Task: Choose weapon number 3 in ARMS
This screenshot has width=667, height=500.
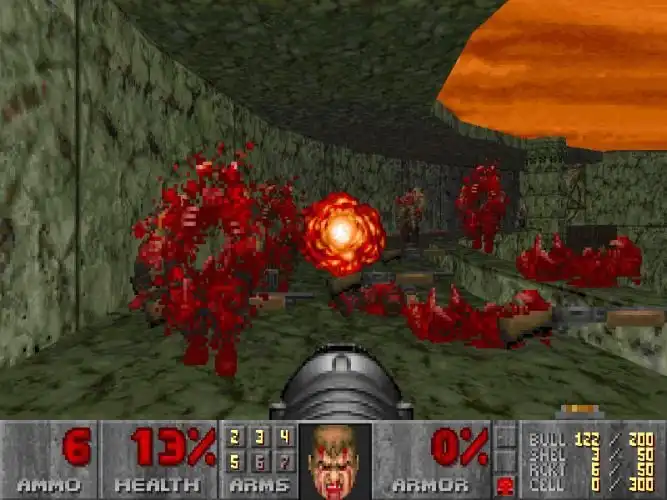Action: point(260,436)
